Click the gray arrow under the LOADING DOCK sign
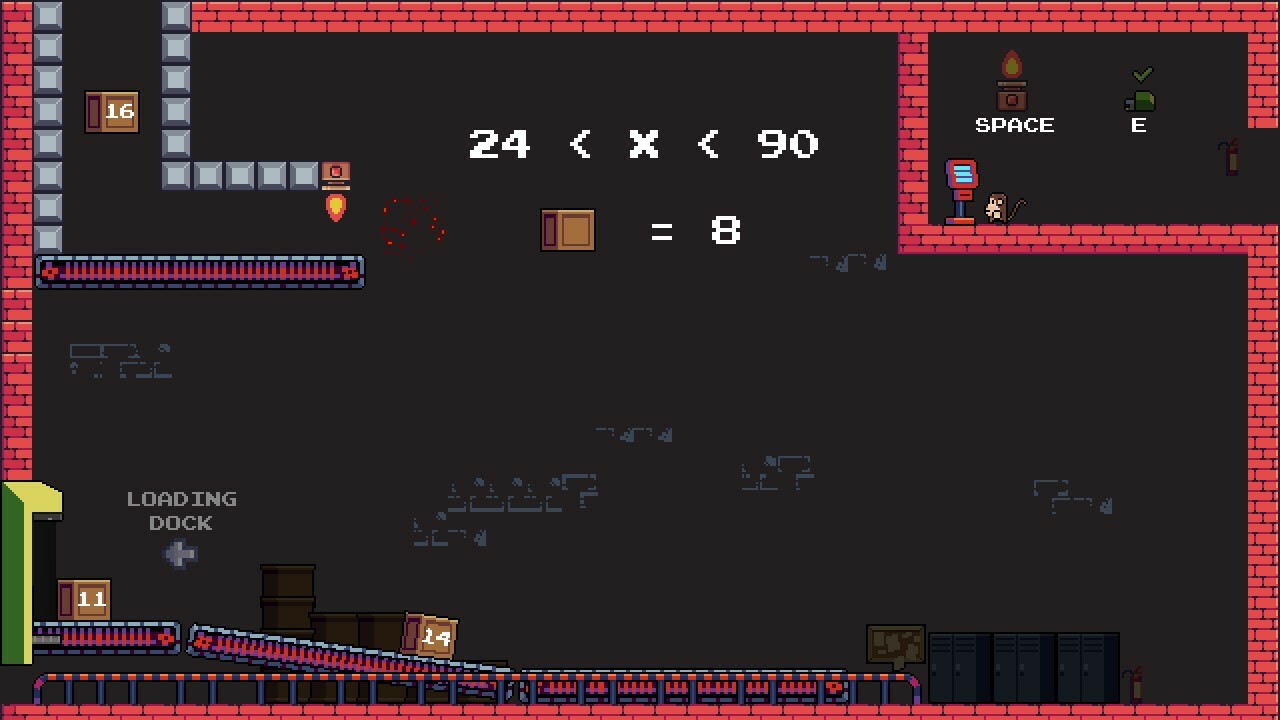 point(180,553)
